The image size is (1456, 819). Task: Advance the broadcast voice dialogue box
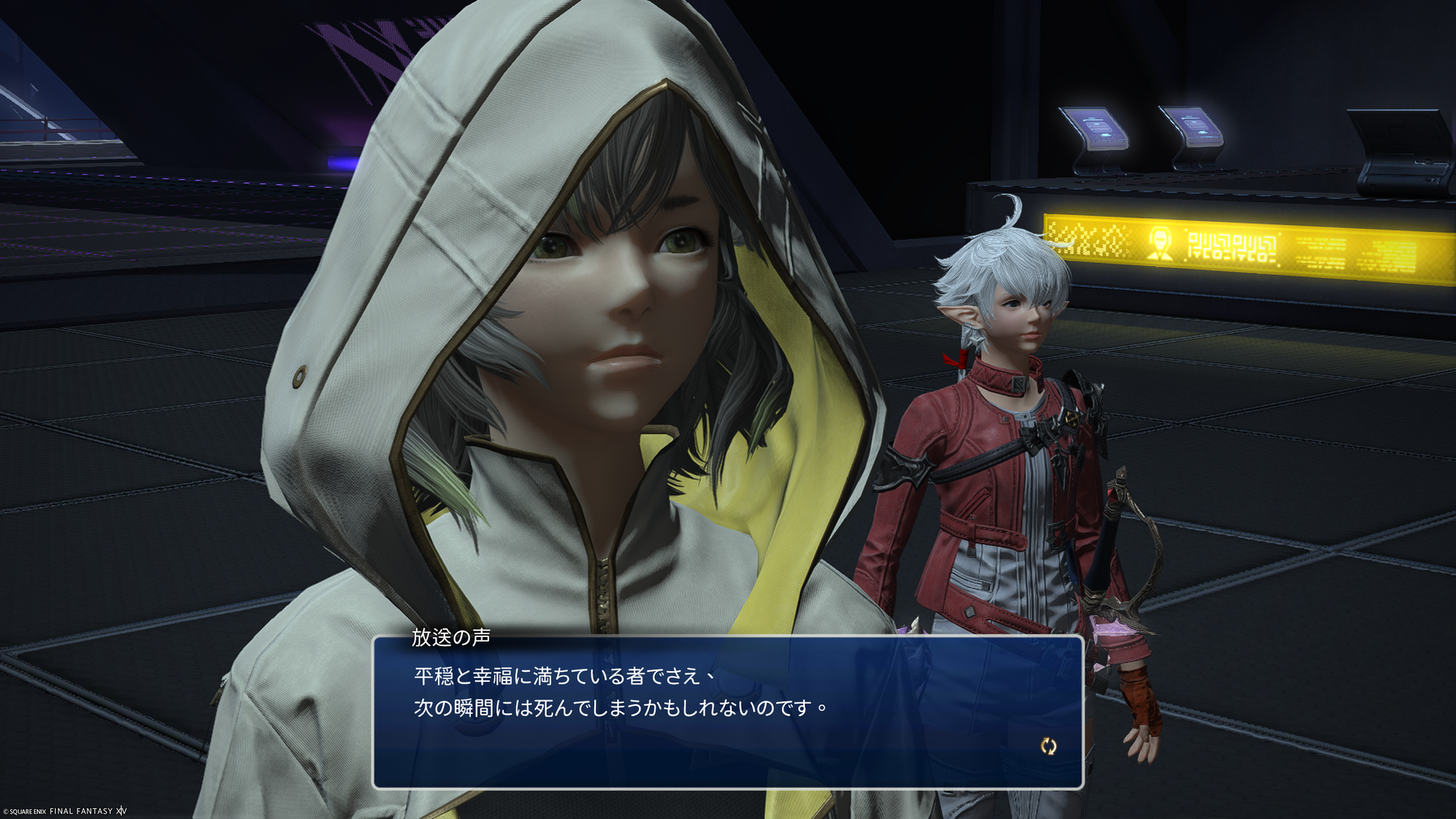click(x=727, y=711)
